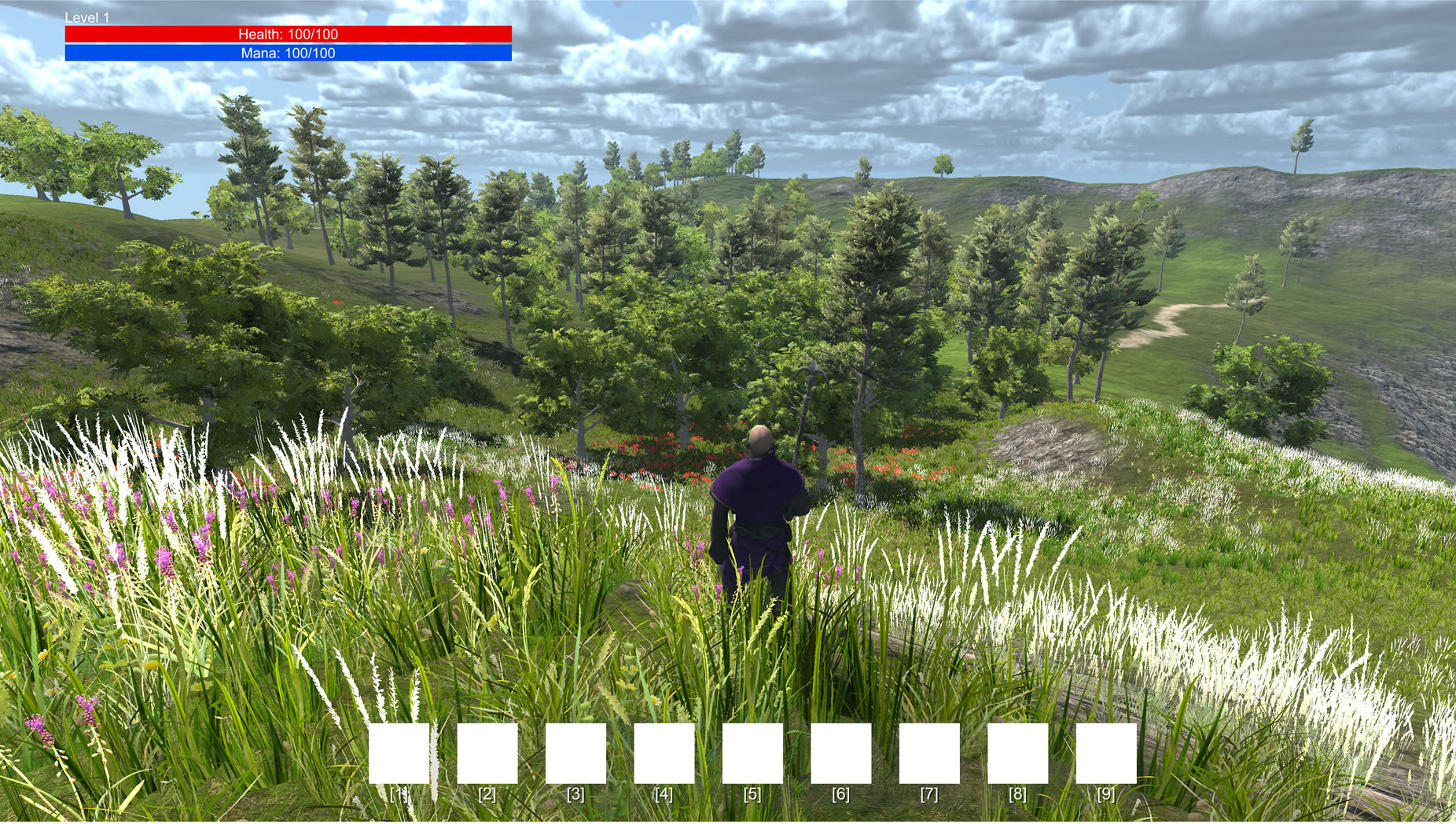Select the hotbar slot labeled [5]
Image resolution: width=1456 pixels, height=824 pixels.
coord(752,753)
